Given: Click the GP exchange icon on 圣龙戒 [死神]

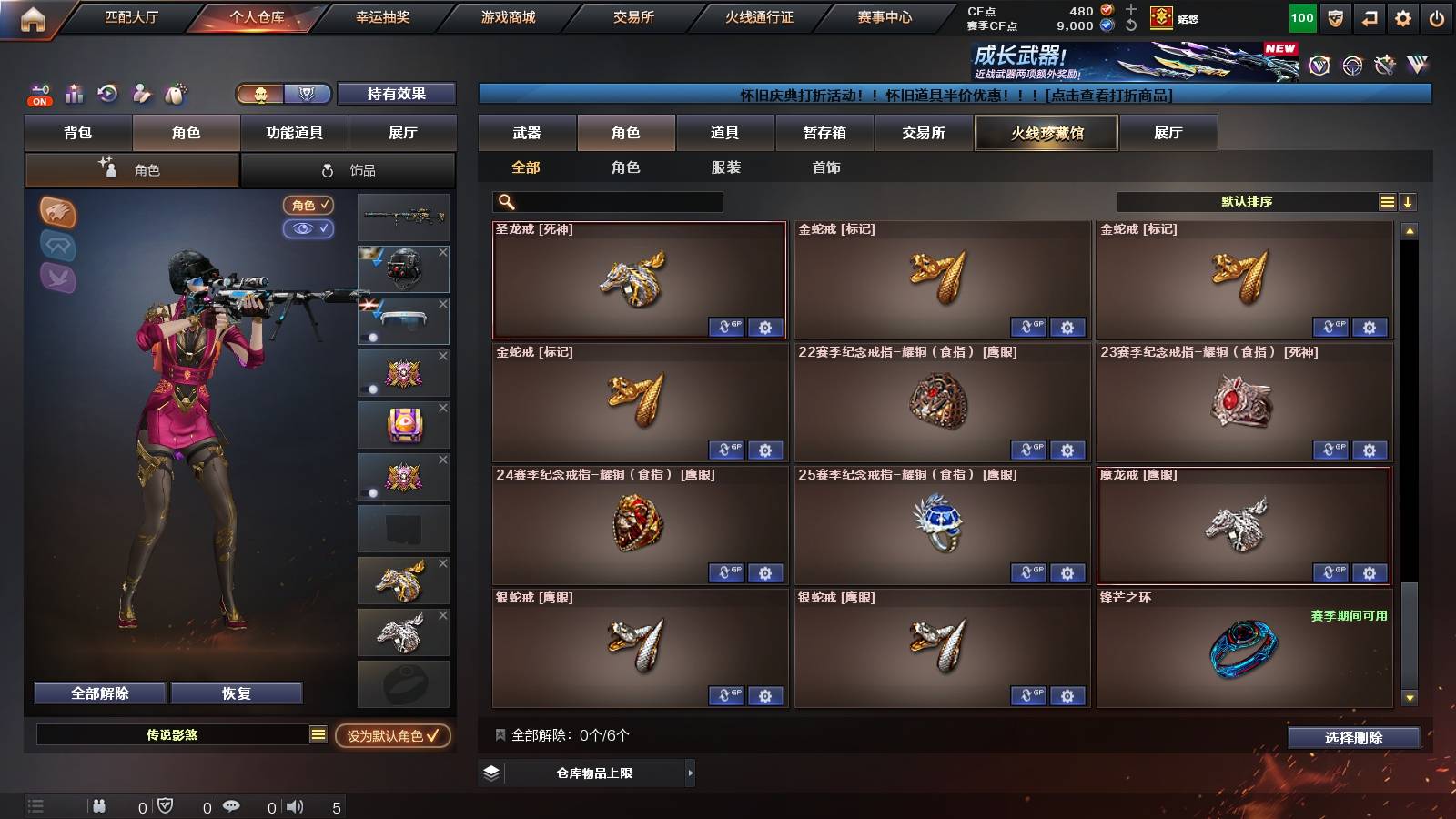Looking at the screenshot, I should (726, 328).
